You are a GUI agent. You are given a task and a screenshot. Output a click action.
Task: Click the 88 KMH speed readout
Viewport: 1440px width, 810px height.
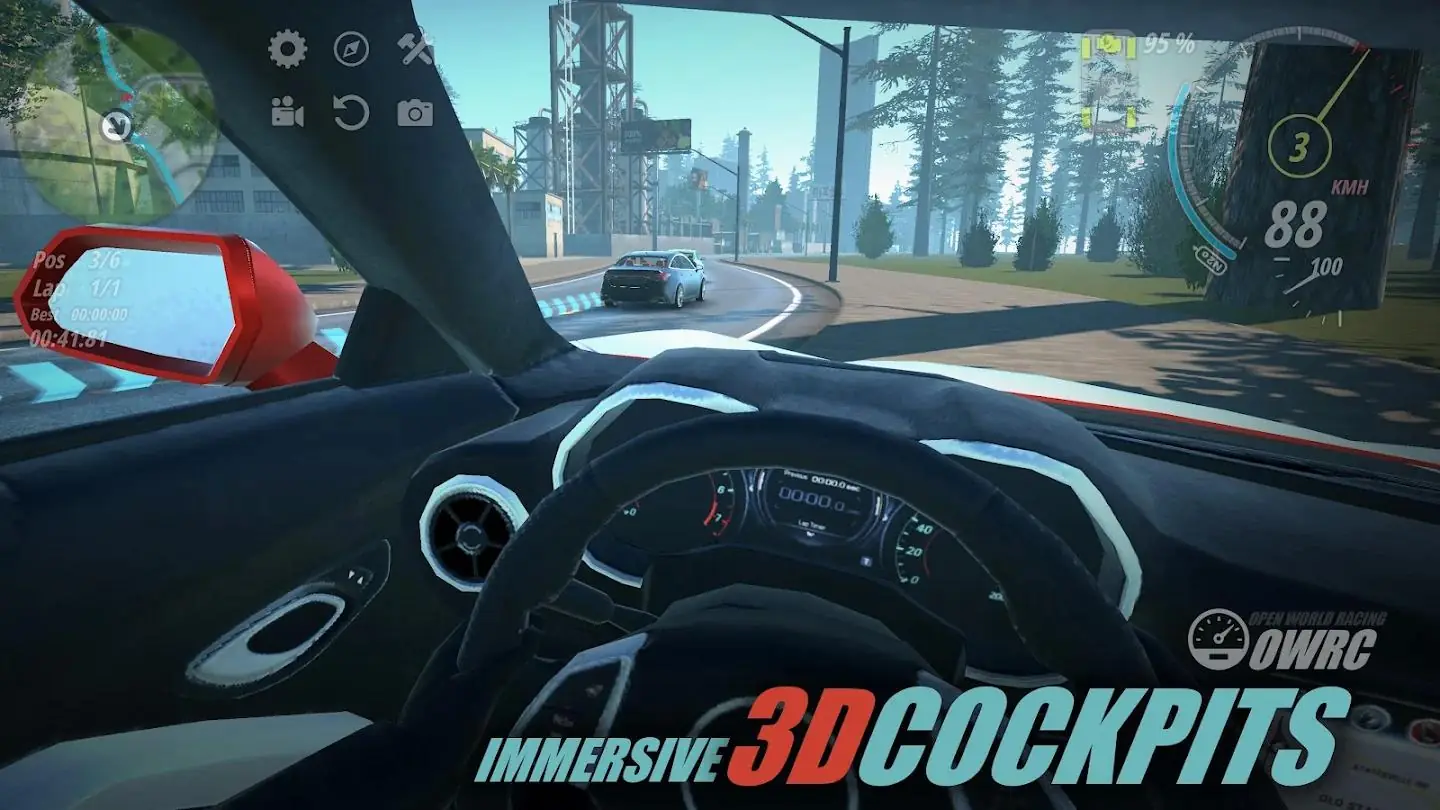coord(1300,222)
